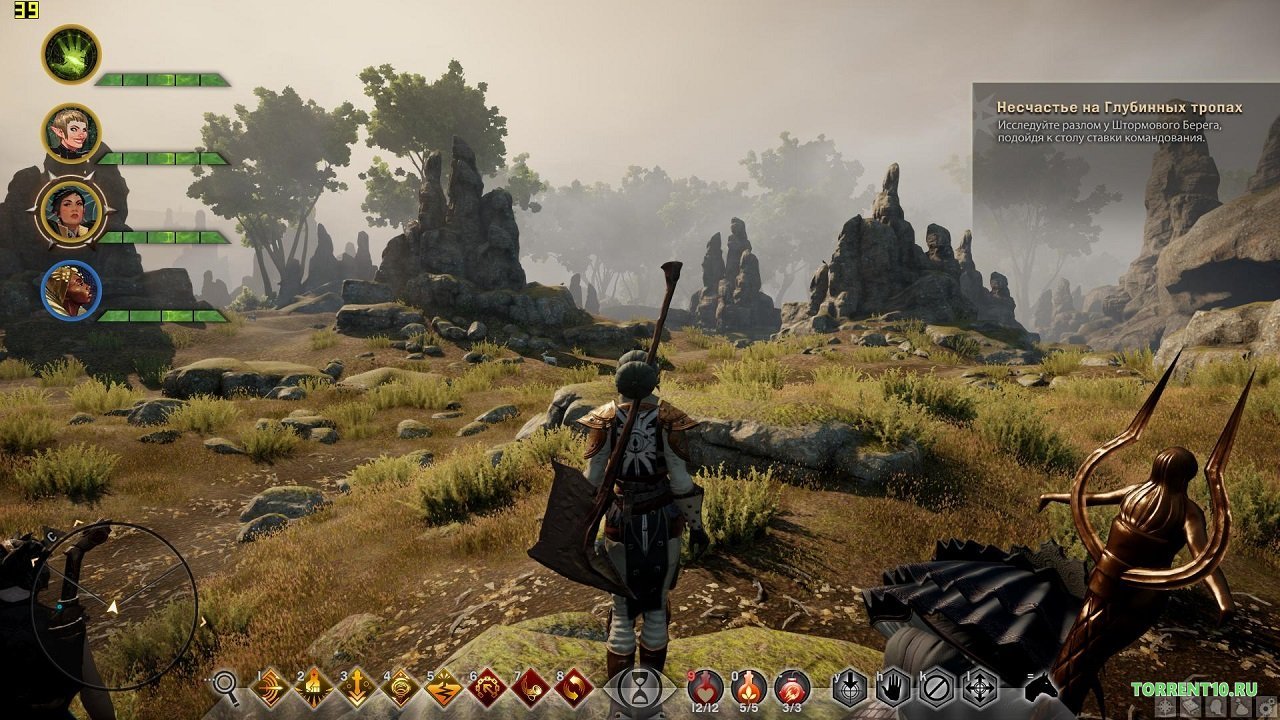Use the red chain ability in slot 6
This screenshot has height=720, width=1280.
pos(486,688)
